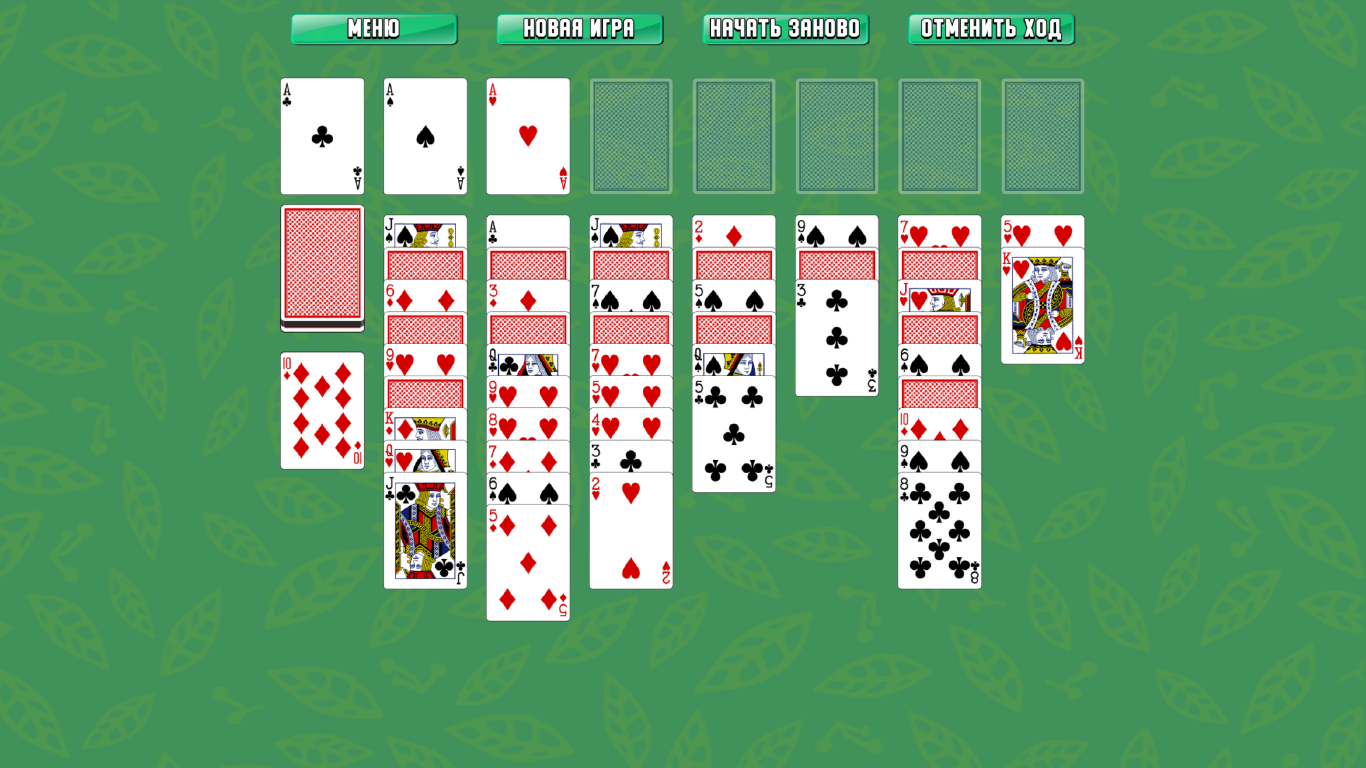Image resolution: width=1366 pixels, height=768 pixels.
Task: Select the two of diamonds atop its column
Action: [734, 230]
